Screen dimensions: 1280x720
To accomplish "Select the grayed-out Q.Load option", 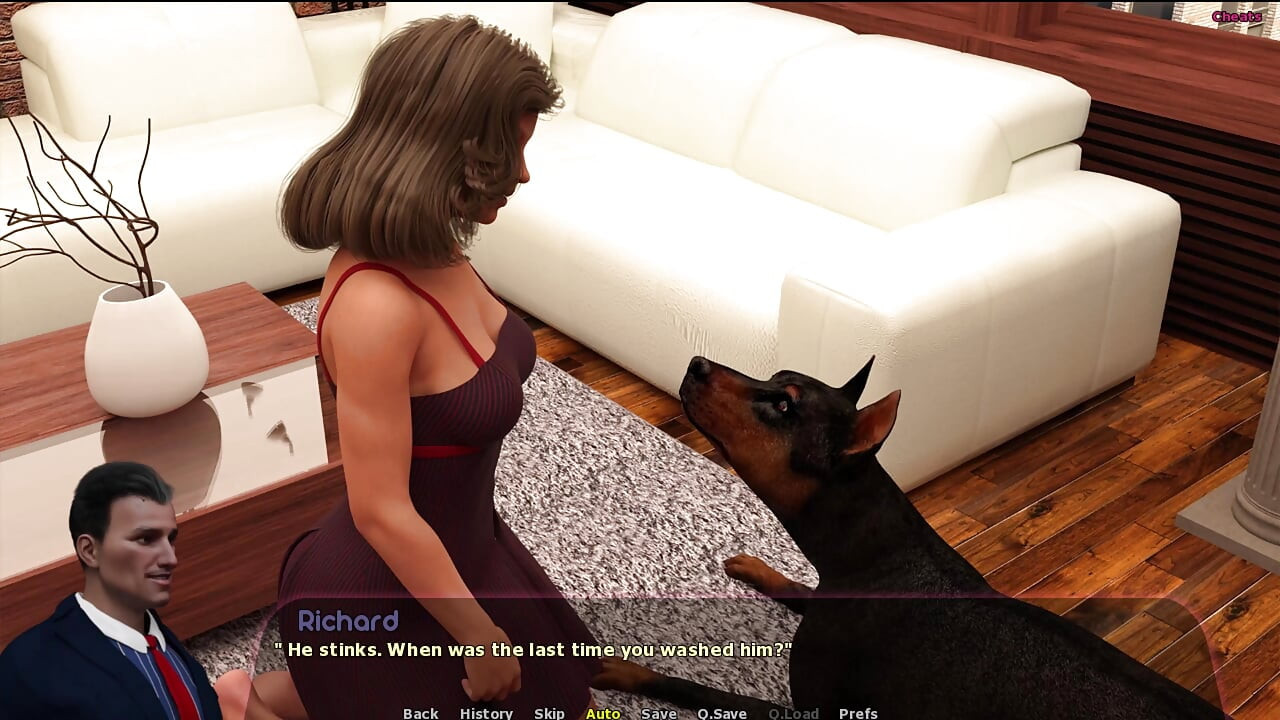I will point(793,713).
